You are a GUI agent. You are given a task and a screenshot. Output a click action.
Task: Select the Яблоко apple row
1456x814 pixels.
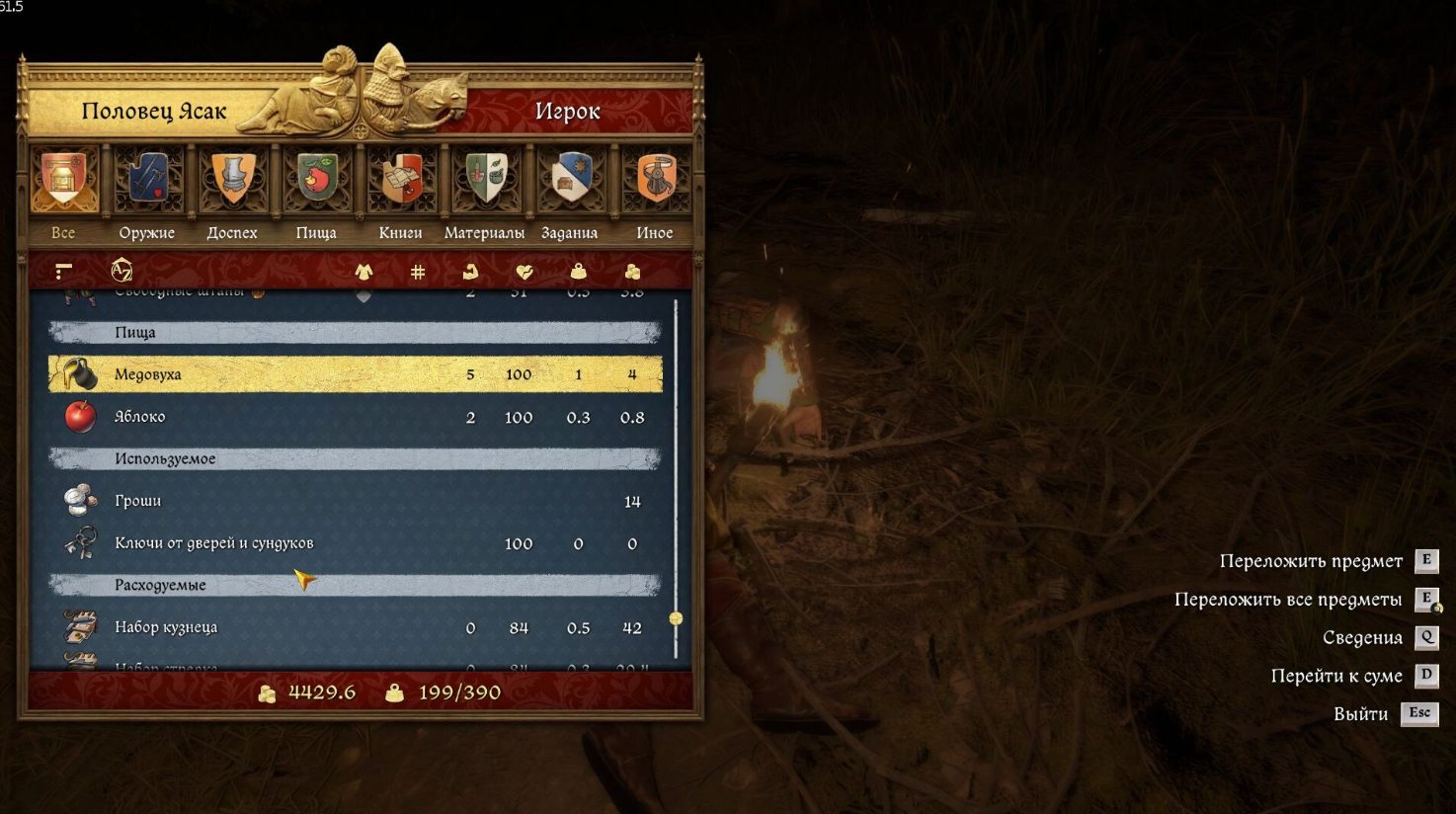pos(356,417)
